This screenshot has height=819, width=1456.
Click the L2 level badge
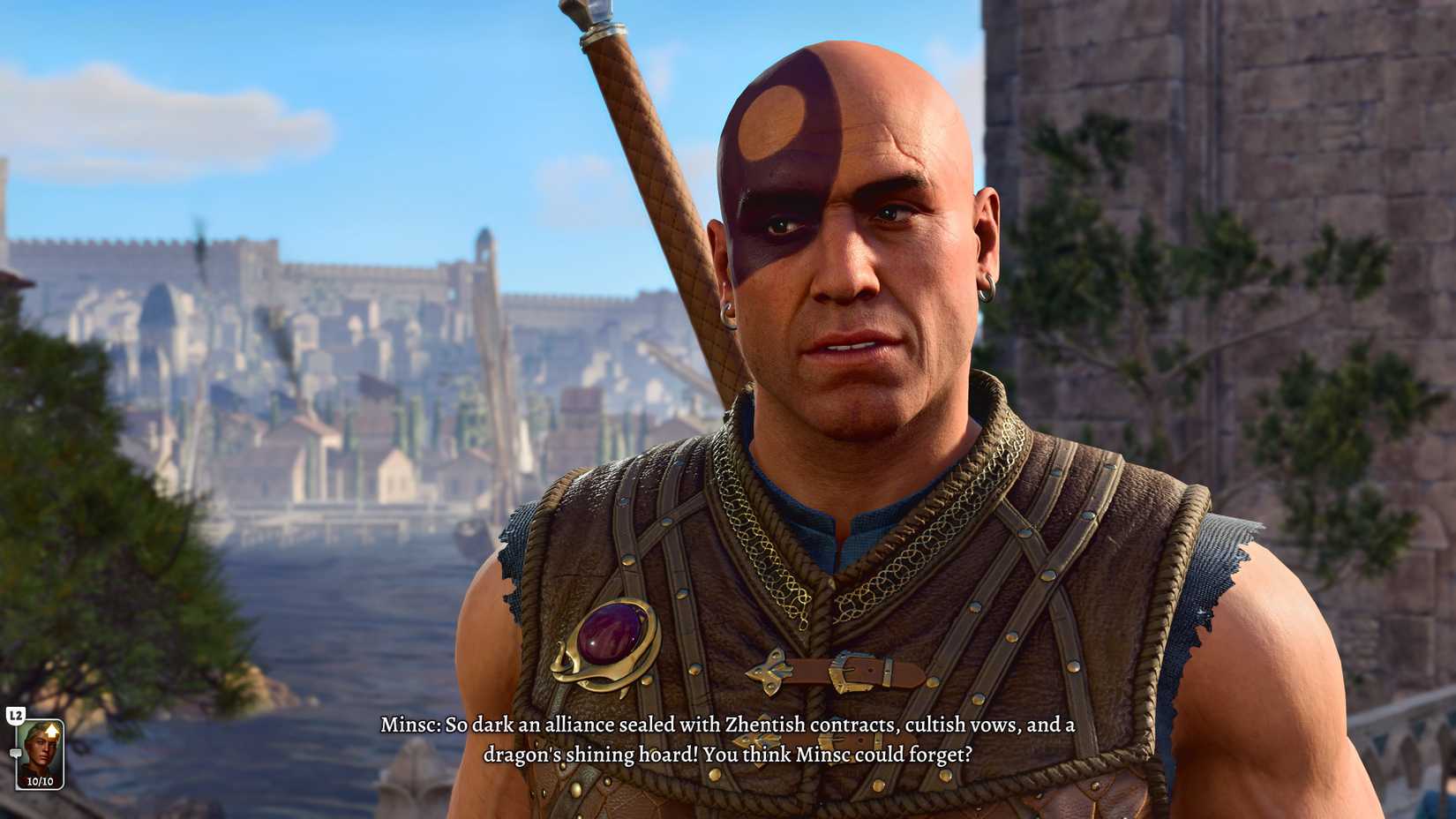[16, 715]
